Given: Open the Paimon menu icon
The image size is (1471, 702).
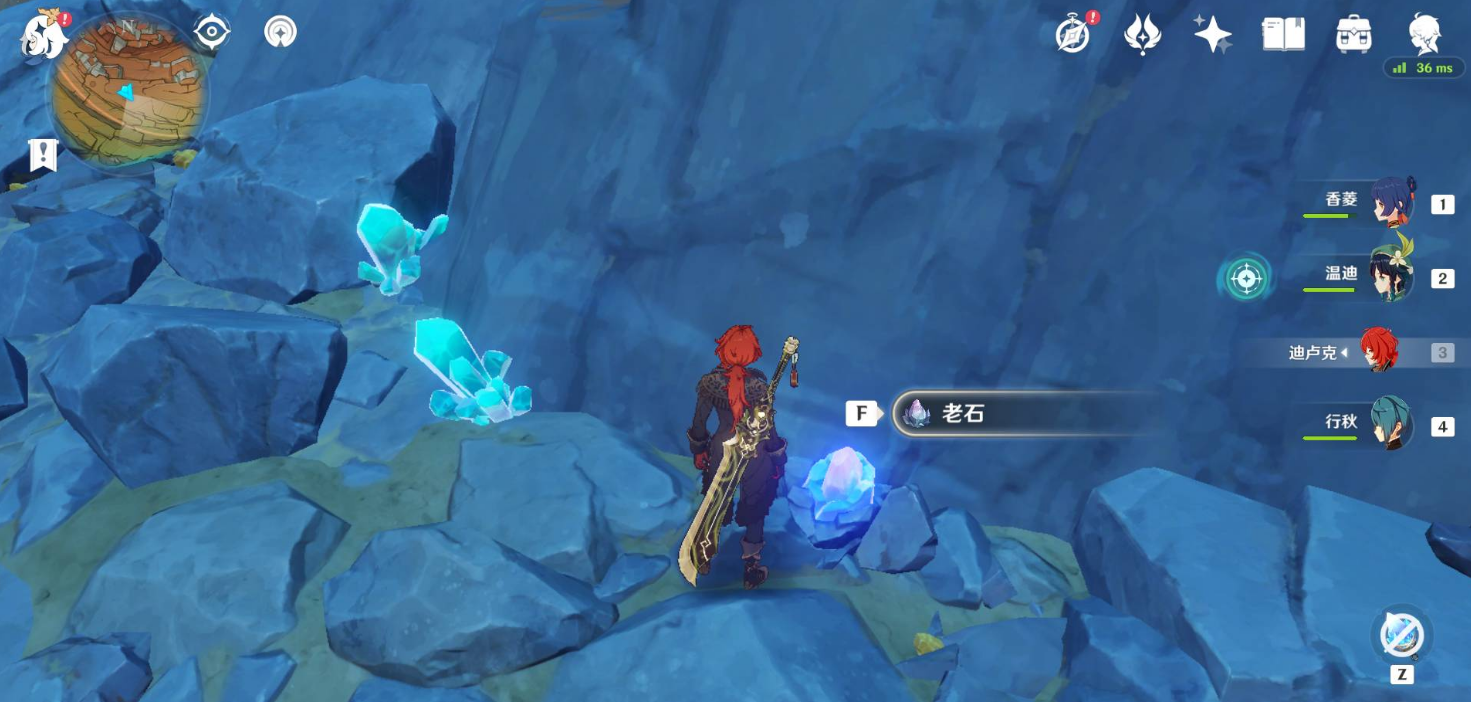Looking at the screenshot, I should [44, 36].
